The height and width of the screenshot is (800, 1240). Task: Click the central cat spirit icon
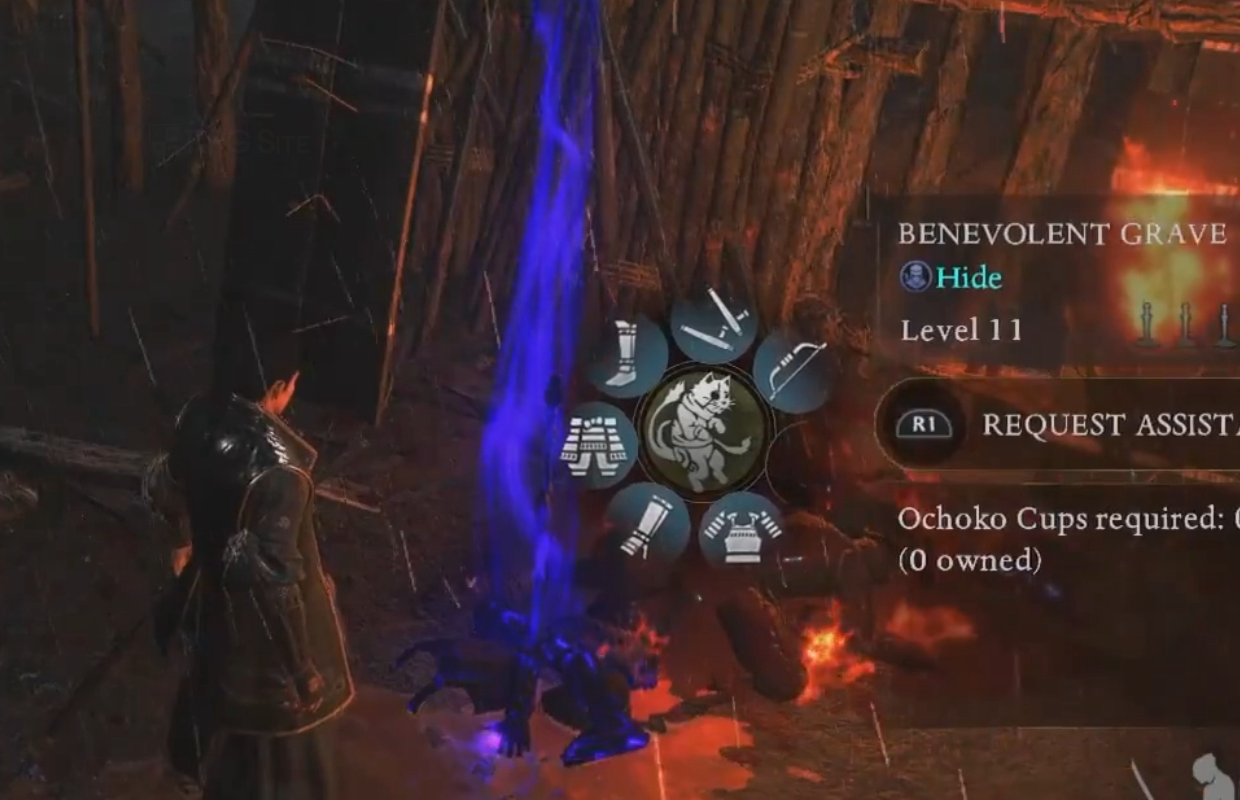[703, 428]
